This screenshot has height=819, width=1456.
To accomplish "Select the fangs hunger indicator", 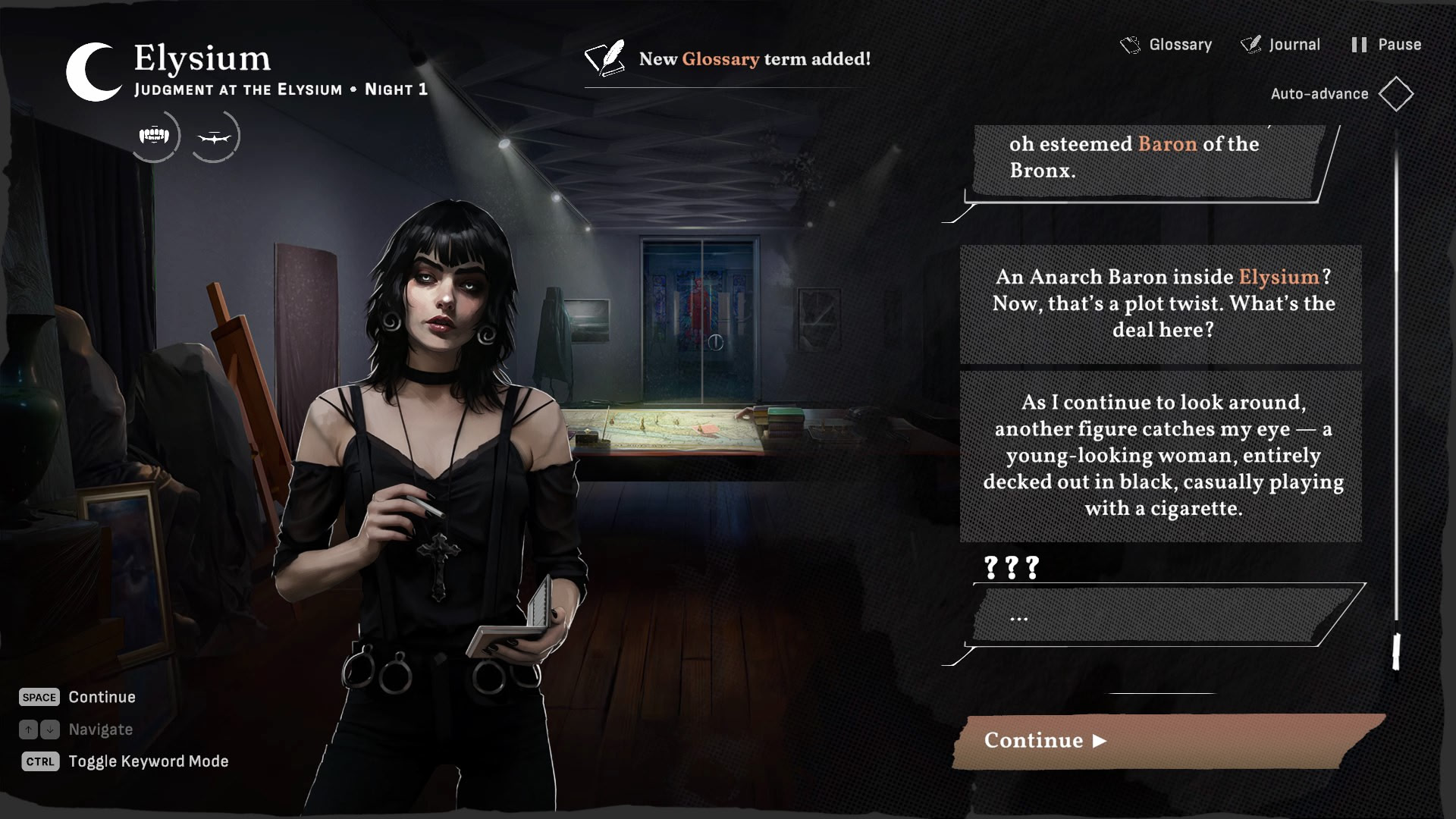I will (155, 136).
